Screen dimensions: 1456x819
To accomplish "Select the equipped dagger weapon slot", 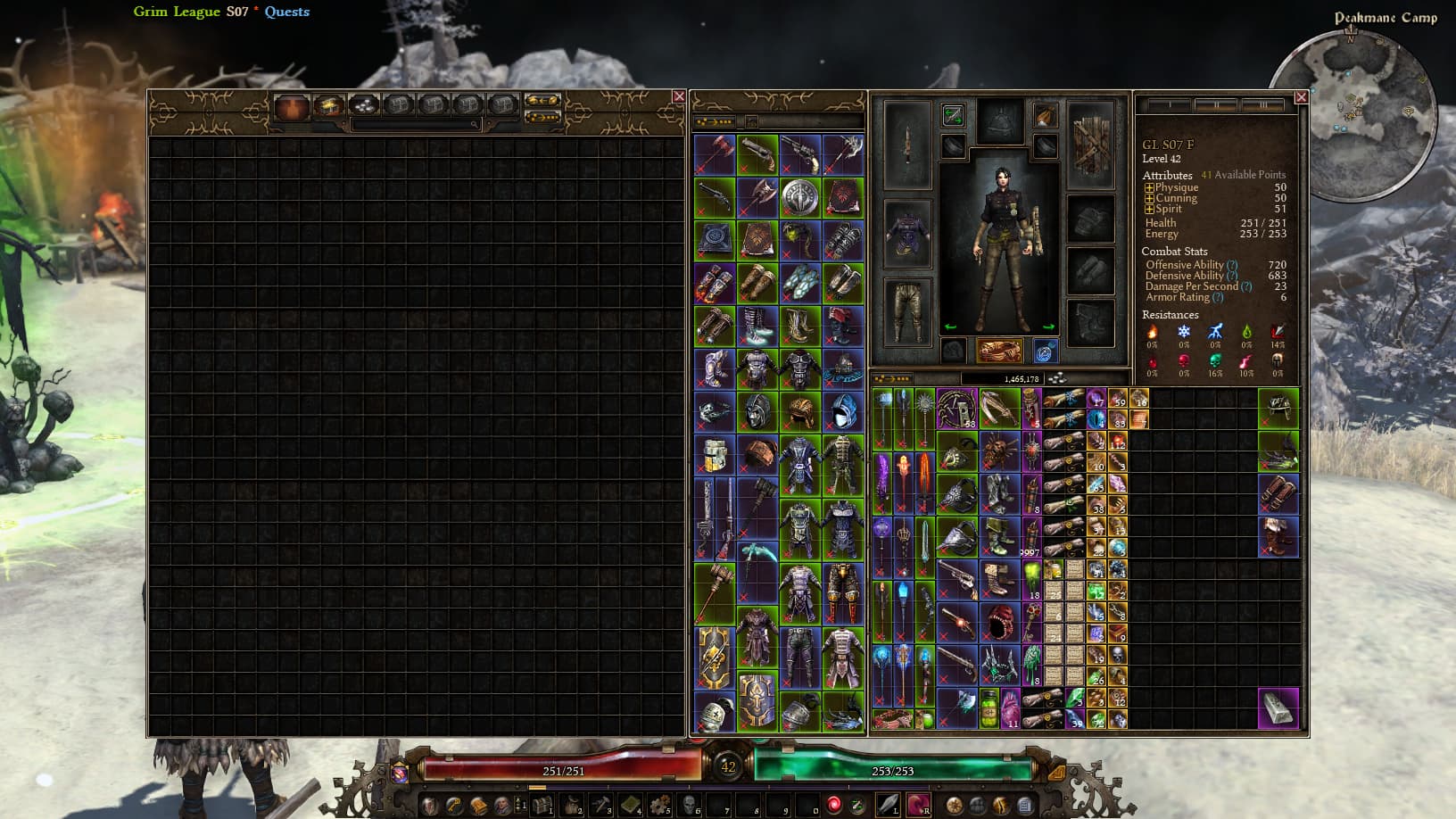I will (907, 144).
